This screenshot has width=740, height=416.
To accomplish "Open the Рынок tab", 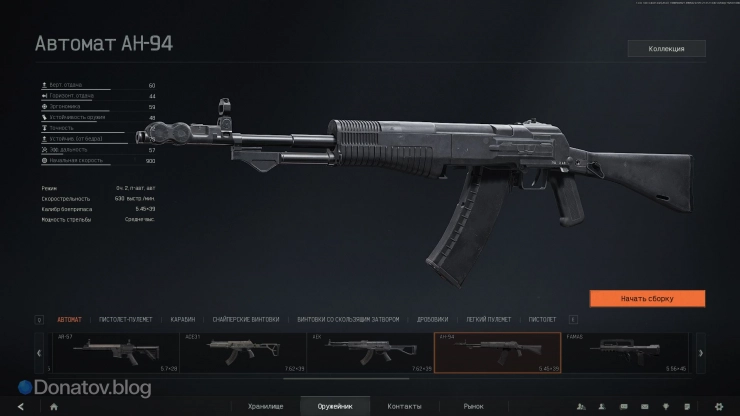I will coord(473,406).
